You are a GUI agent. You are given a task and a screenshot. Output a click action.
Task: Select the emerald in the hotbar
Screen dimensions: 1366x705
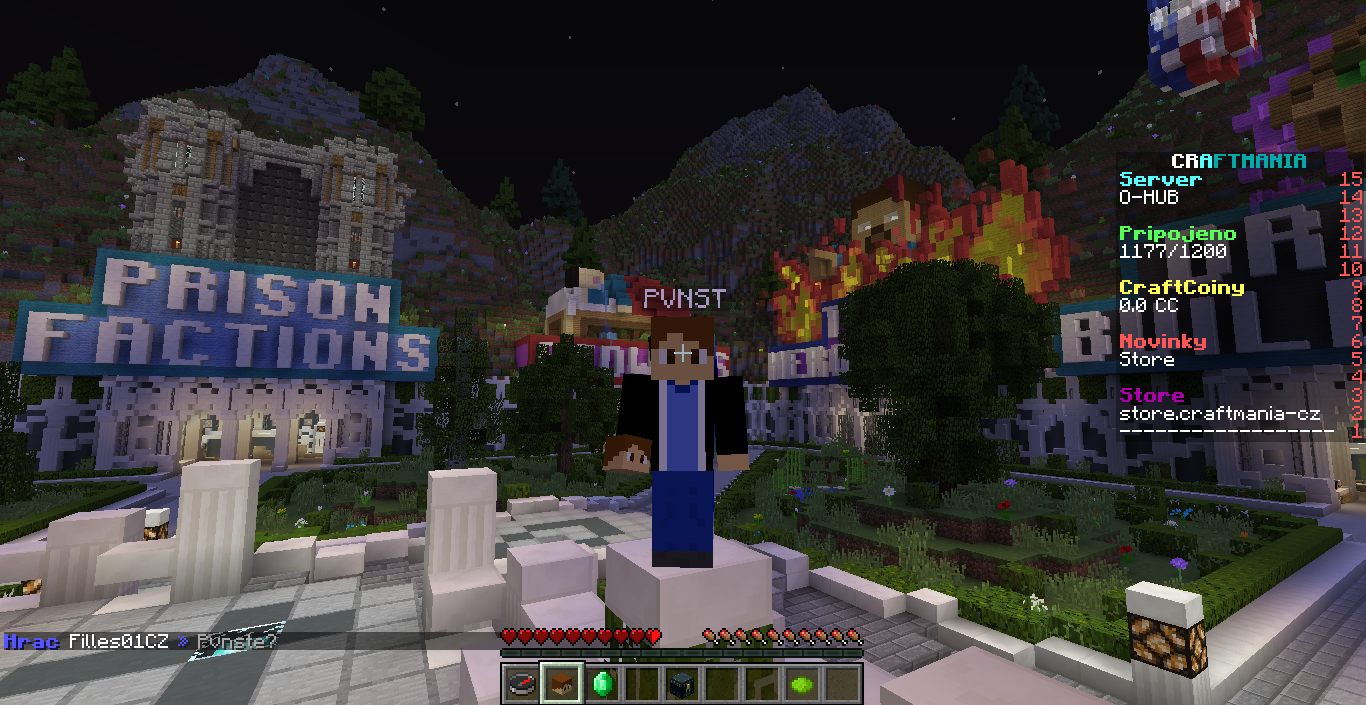coord(601,684)
